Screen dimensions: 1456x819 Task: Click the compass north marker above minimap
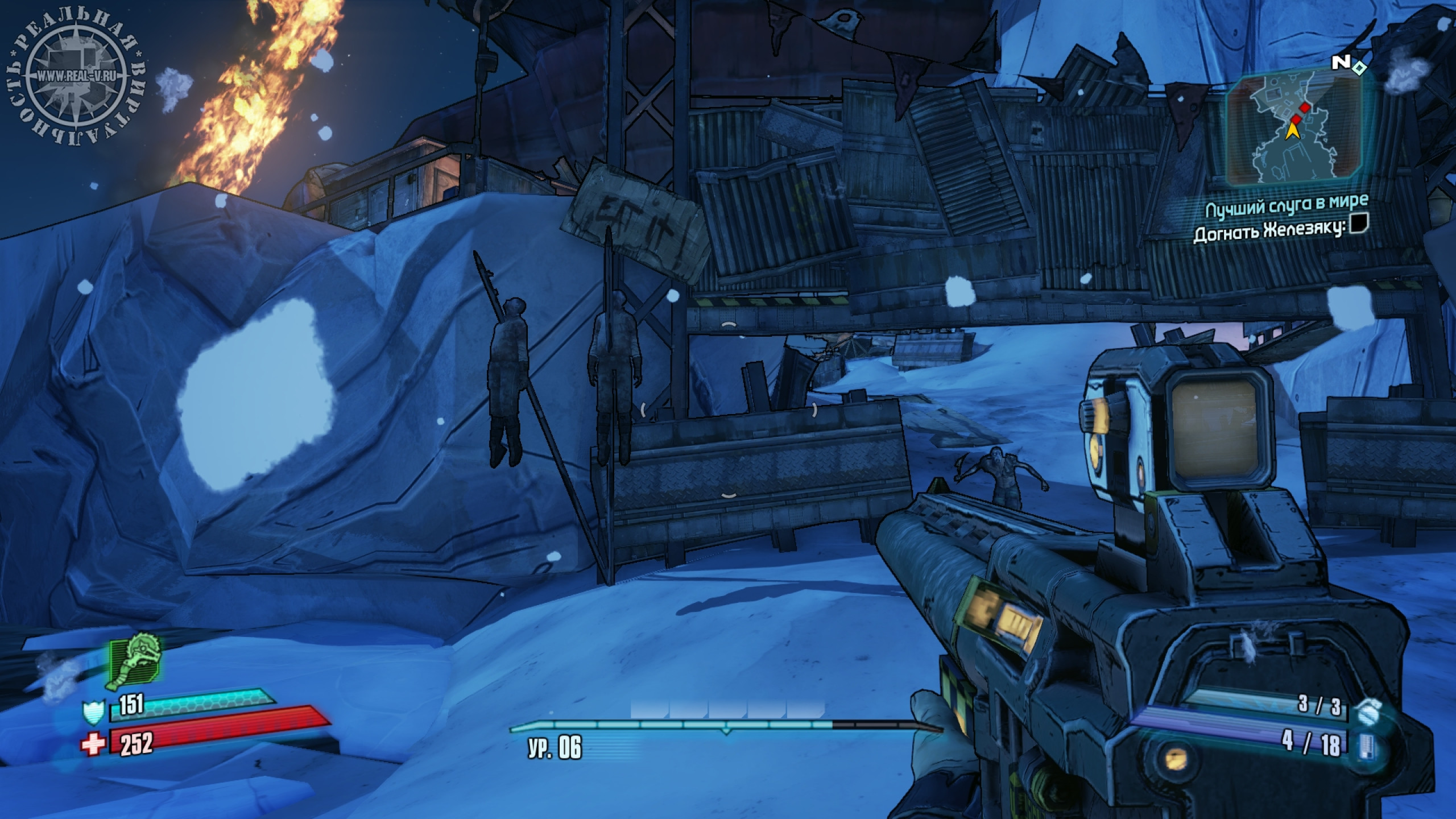(1341, 63)
